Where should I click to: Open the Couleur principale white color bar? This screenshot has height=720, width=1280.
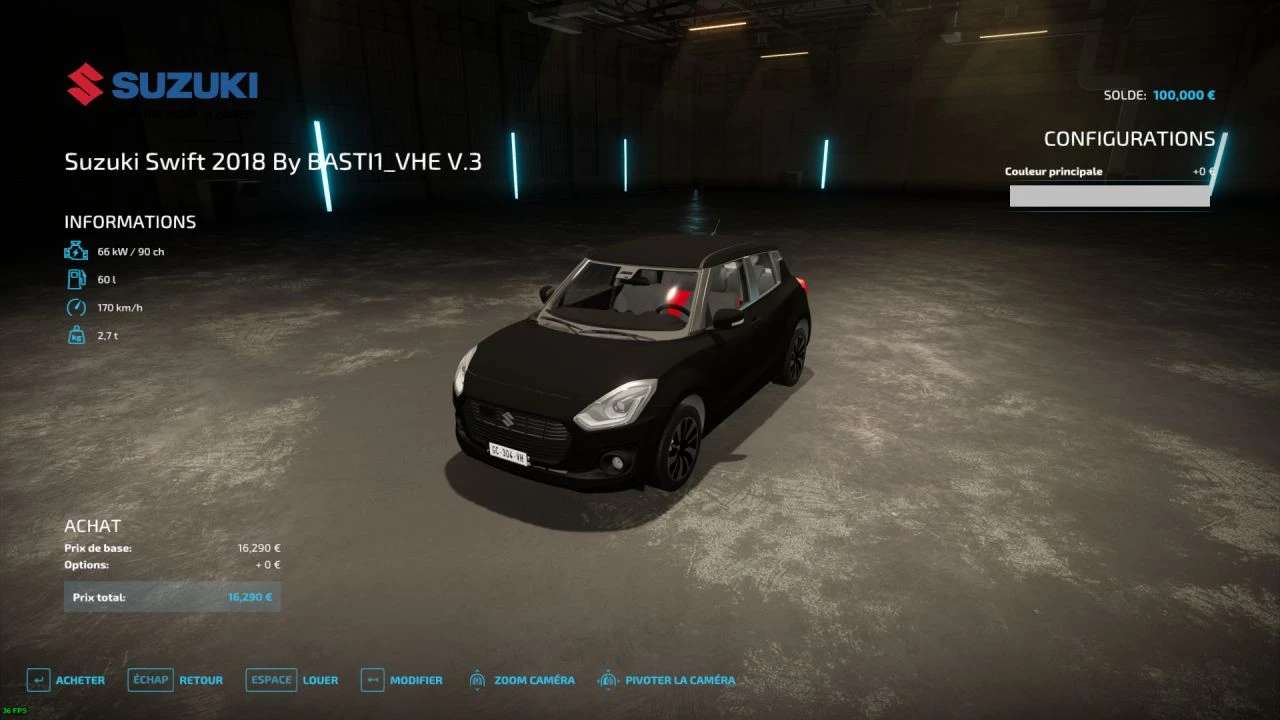pos(1109,196)
